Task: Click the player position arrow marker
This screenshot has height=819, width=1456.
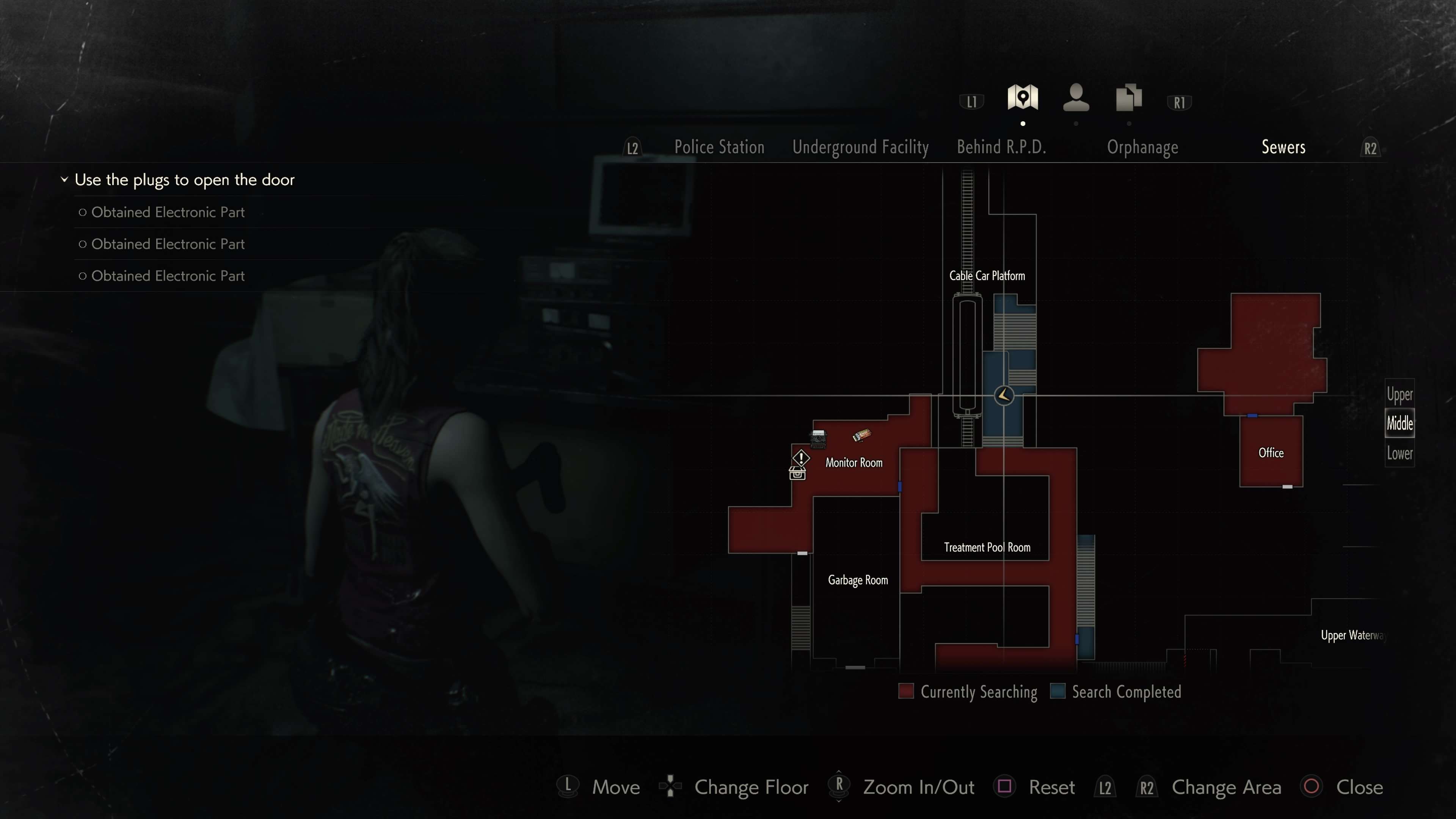Action: 1004,395
